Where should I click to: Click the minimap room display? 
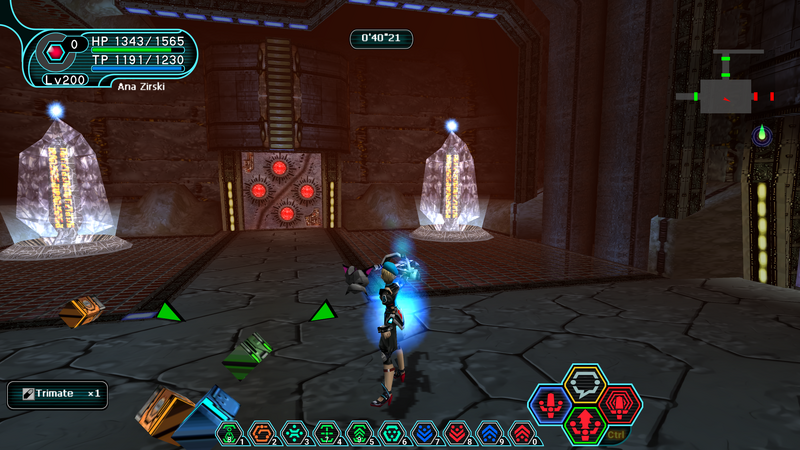click(725, 95)
